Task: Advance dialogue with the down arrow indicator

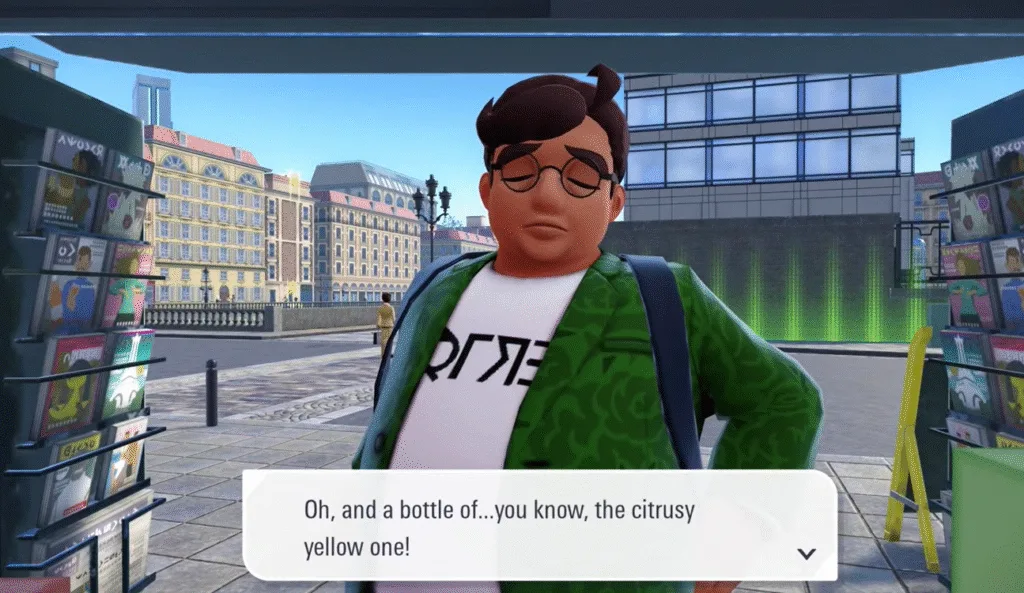Action: [x=806, y=553]
